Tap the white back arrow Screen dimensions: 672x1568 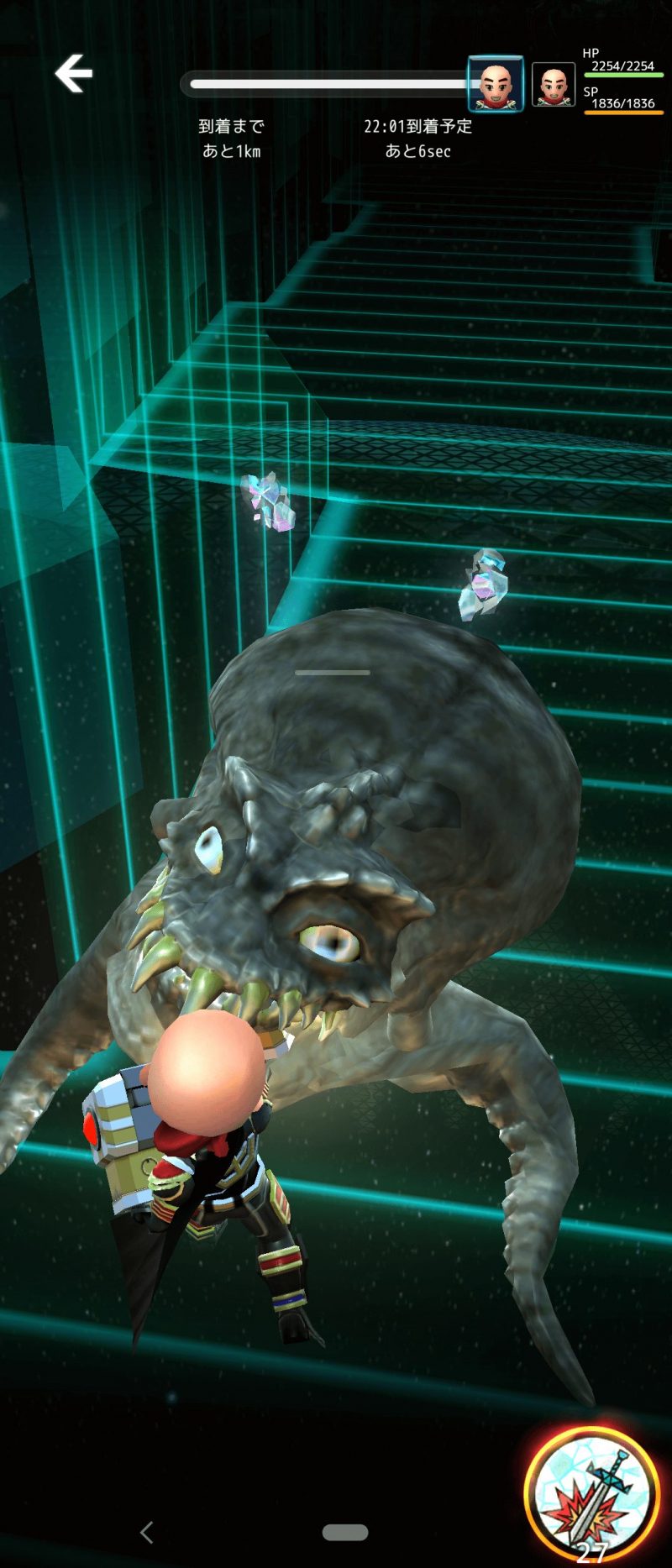pos(74,74)
